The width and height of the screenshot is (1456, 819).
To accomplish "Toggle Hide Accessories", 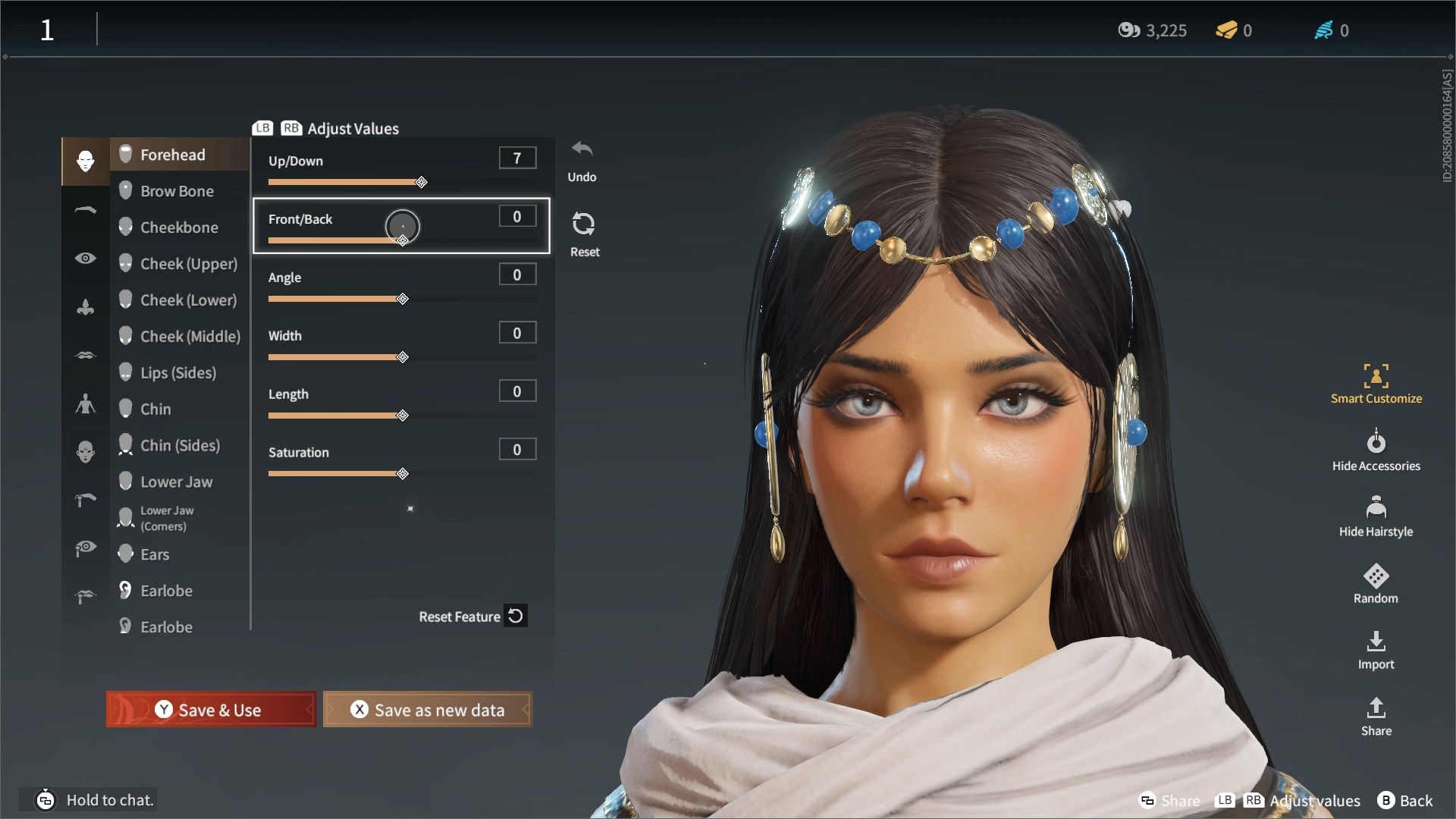I will point(1376,449).
